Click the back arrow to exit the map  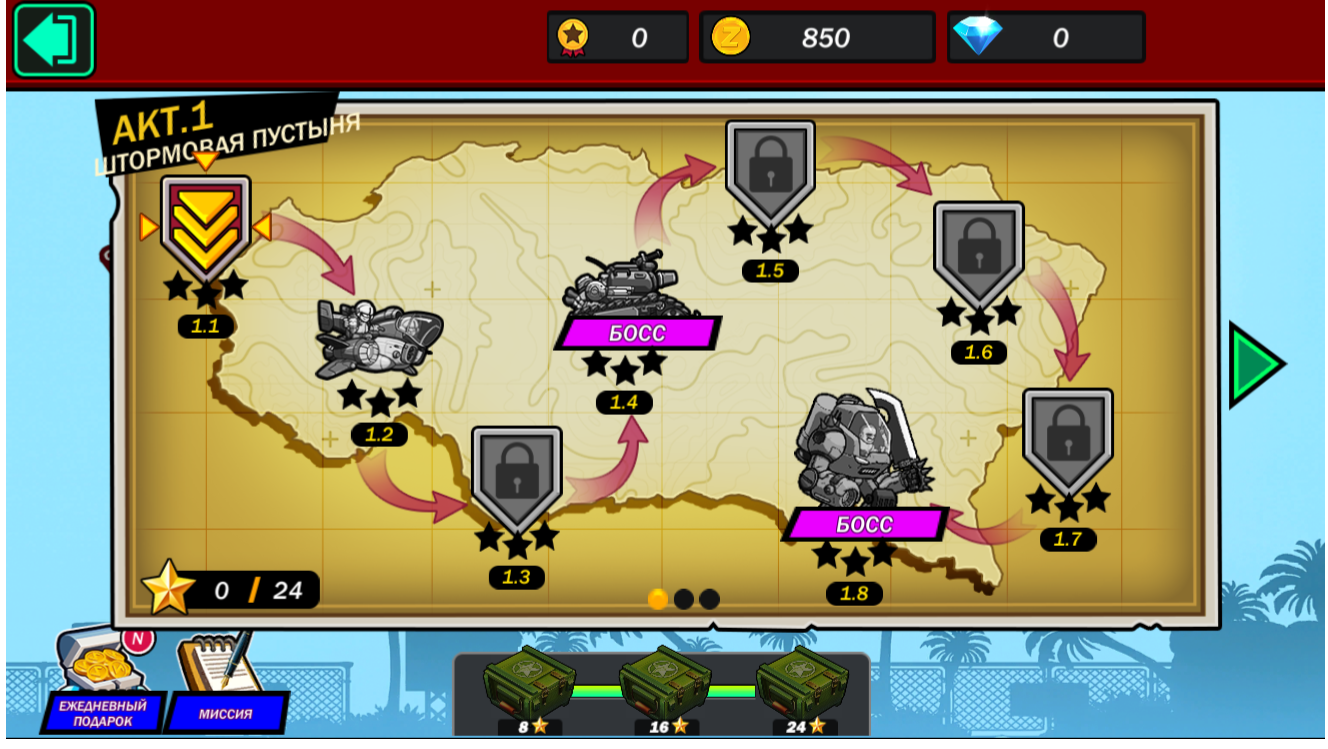tap(54, 40)
